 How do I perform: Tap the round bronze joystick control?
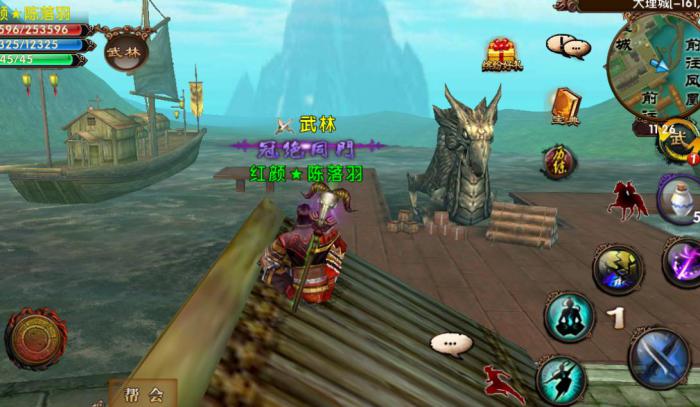tap(35, 338)
